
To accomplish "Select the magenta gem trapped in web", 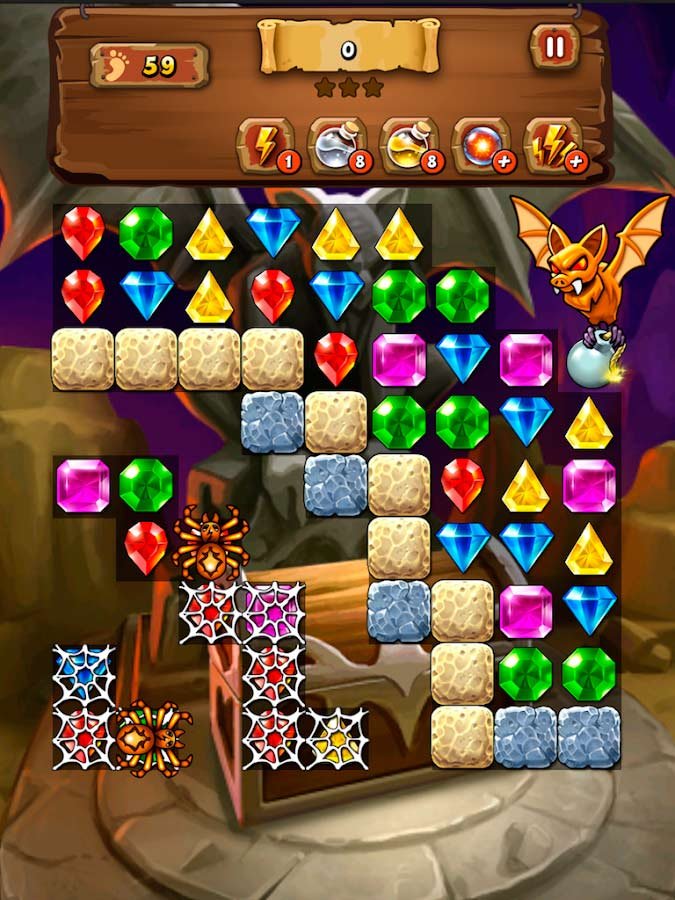I will tap(272, 610).
